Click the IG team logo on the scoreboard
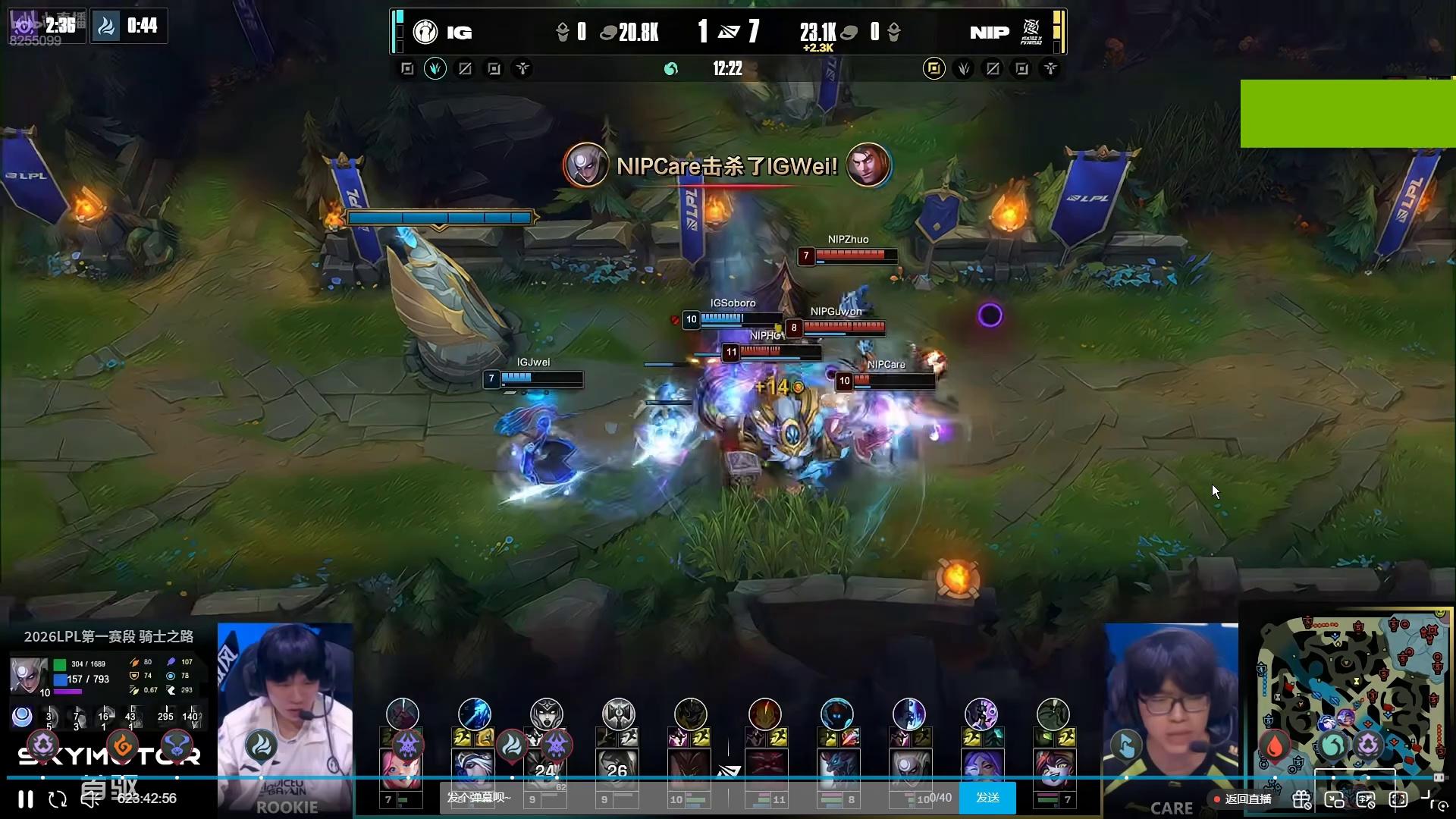Image resolution: width=1456 pixels, height=819 pixels. [425, 32]
